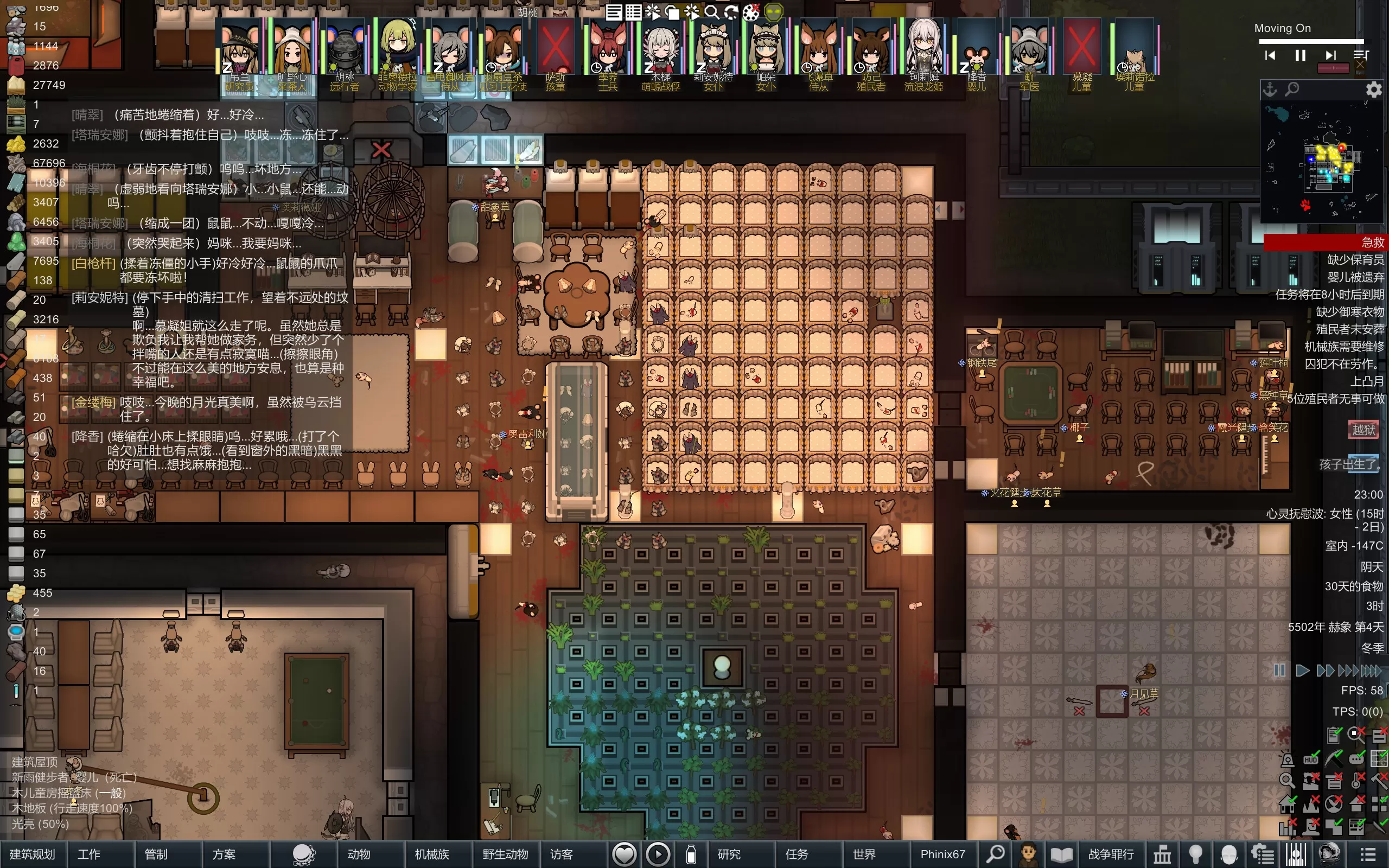This screenshot has height=868, width=1389.
Task: Switch to the 世界 world view
Action: click(864, 854)
